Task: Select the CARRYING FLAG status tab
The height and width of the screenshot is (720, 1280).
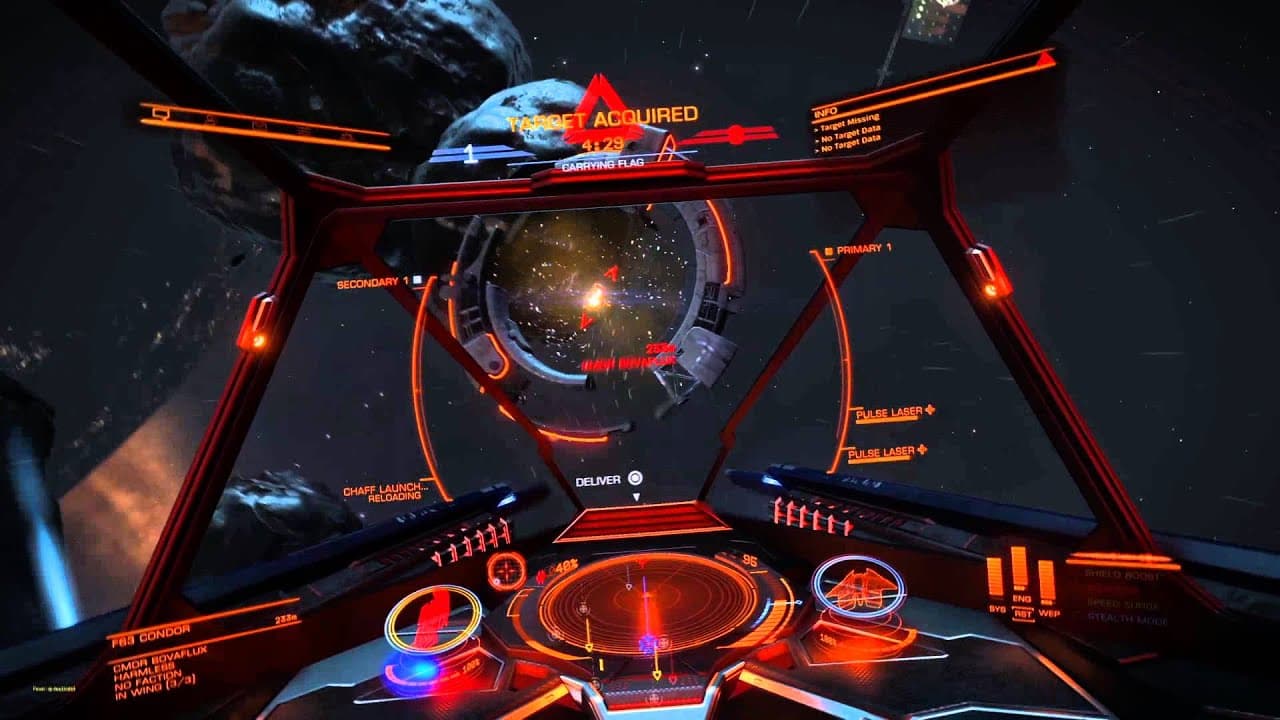Action: point(601,166)
